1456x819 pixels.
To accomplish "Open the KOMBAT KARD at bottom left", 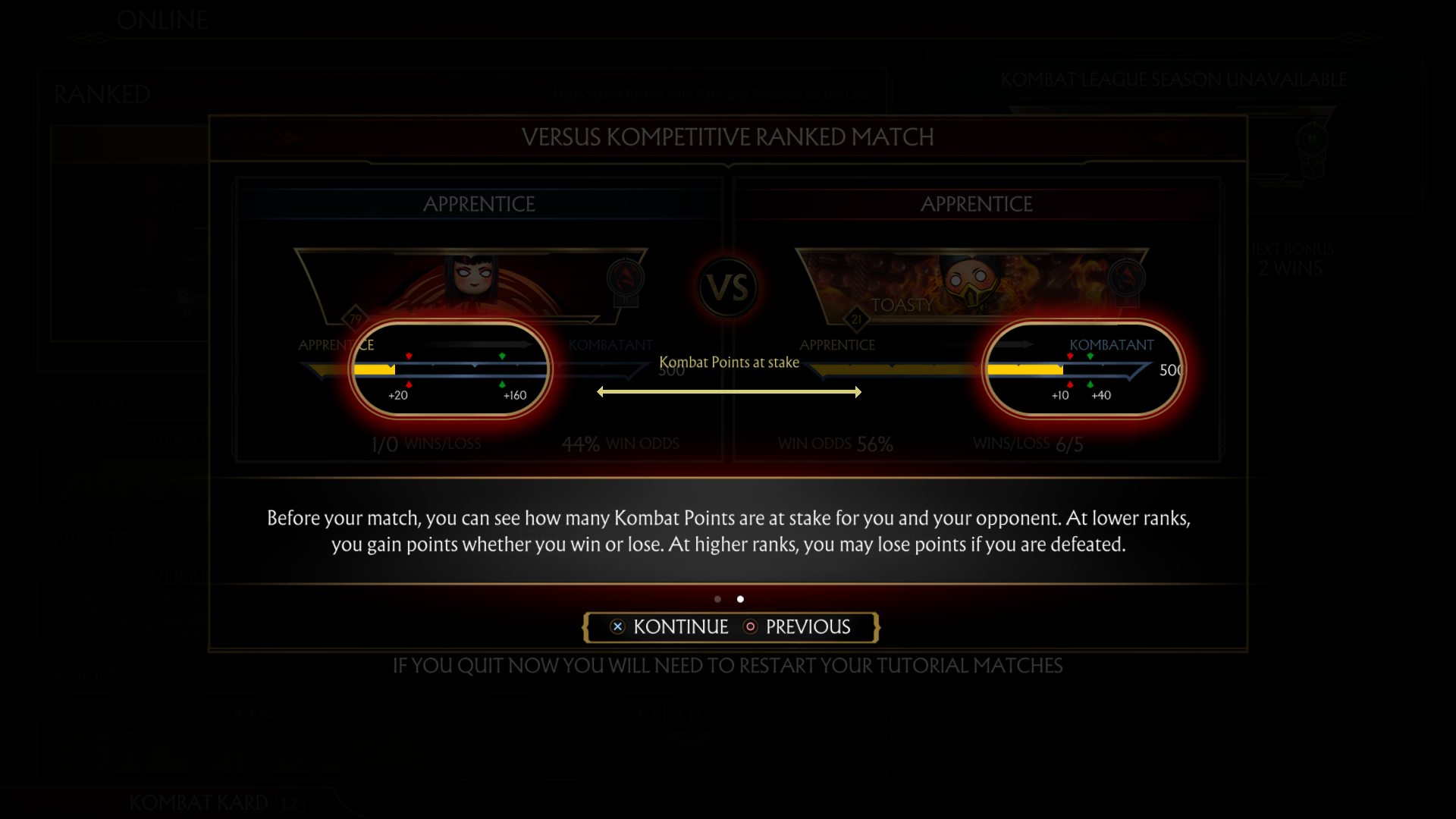I will 199,802.
